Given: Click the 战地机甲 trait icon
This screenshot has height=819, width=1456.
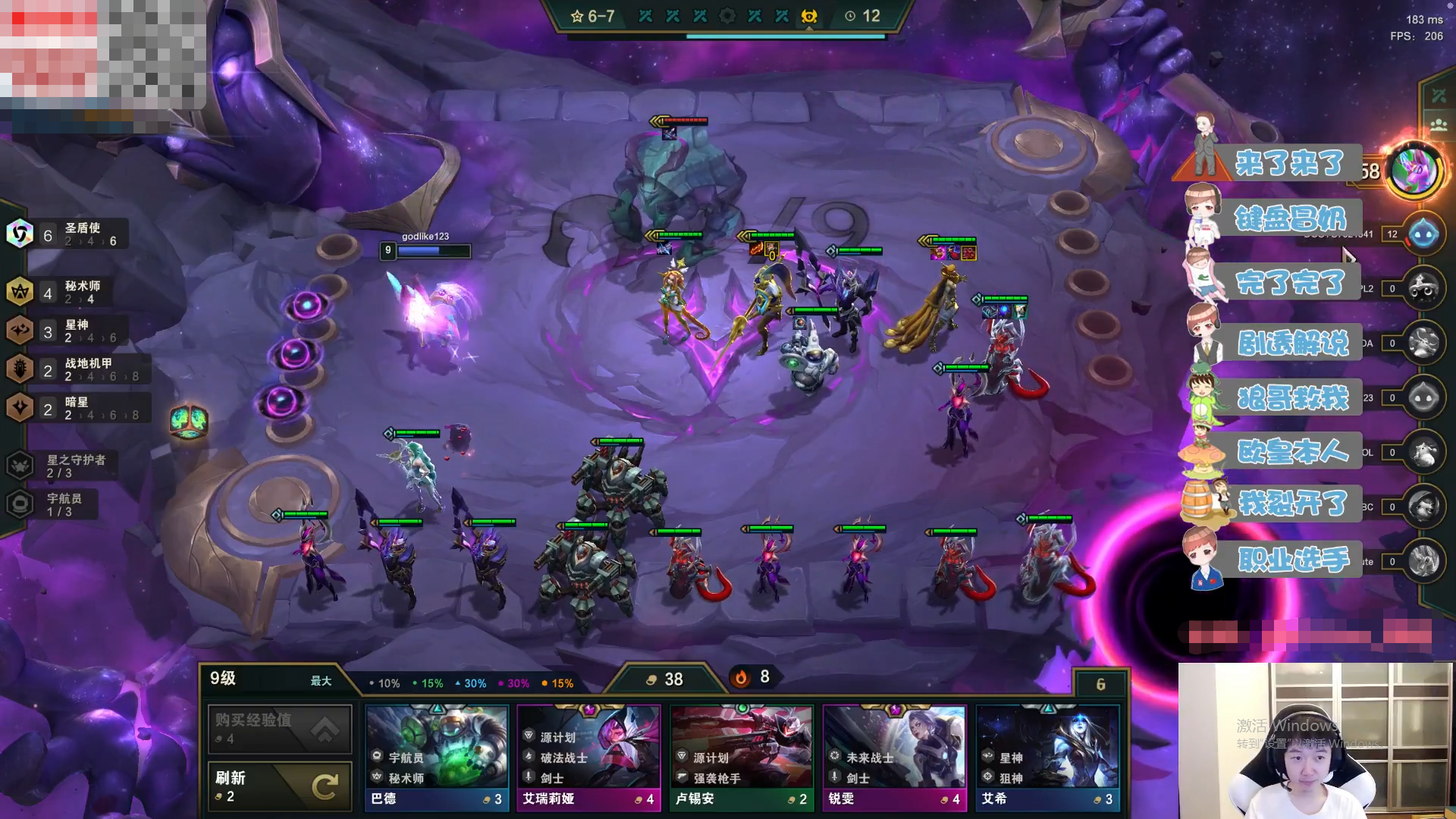Looking at the screenshot, I should pos(21,369).
